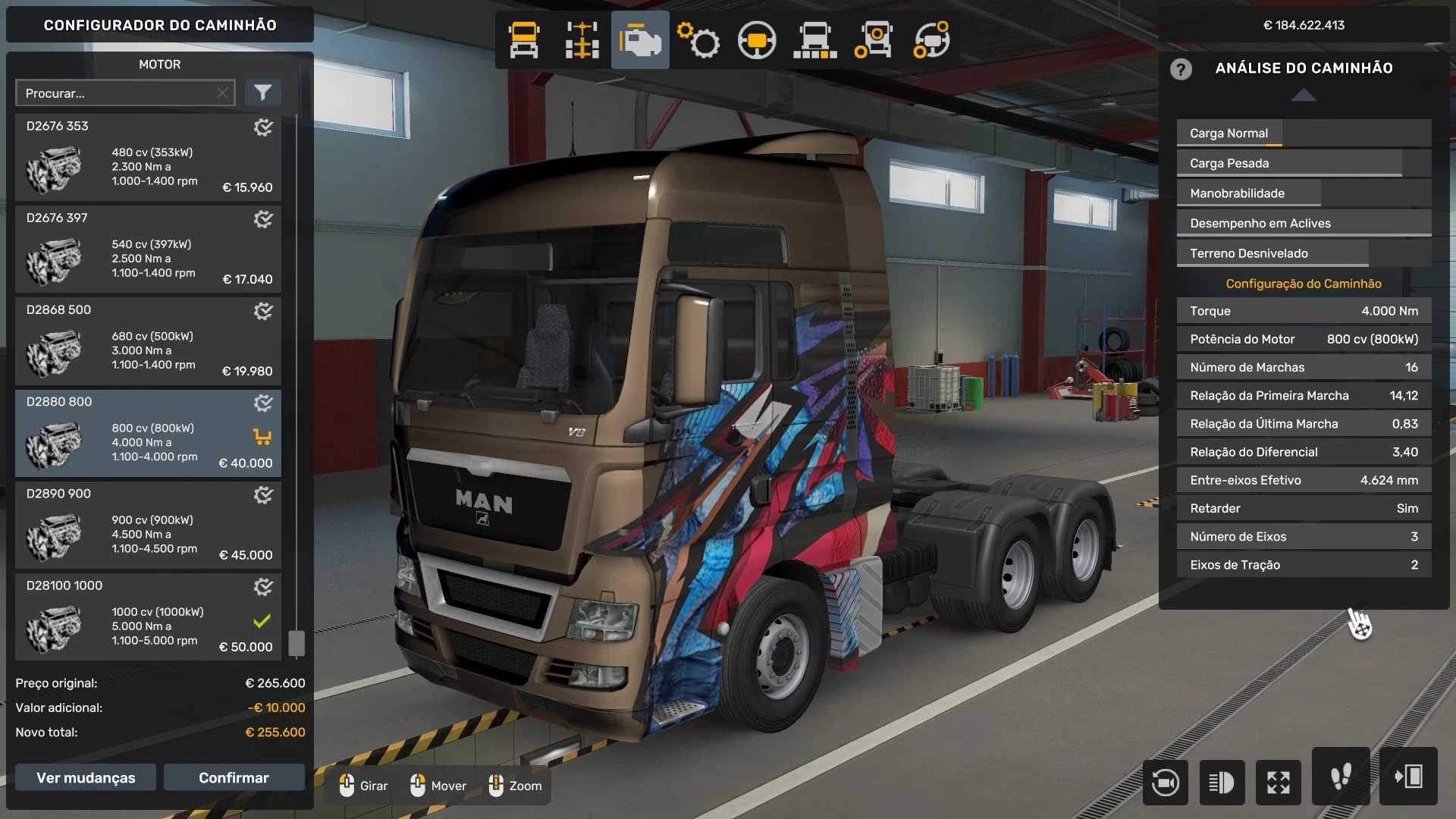Reset the camera view button
Viewport: 1456px width, 819px height.
click(x=1166, y=782)
